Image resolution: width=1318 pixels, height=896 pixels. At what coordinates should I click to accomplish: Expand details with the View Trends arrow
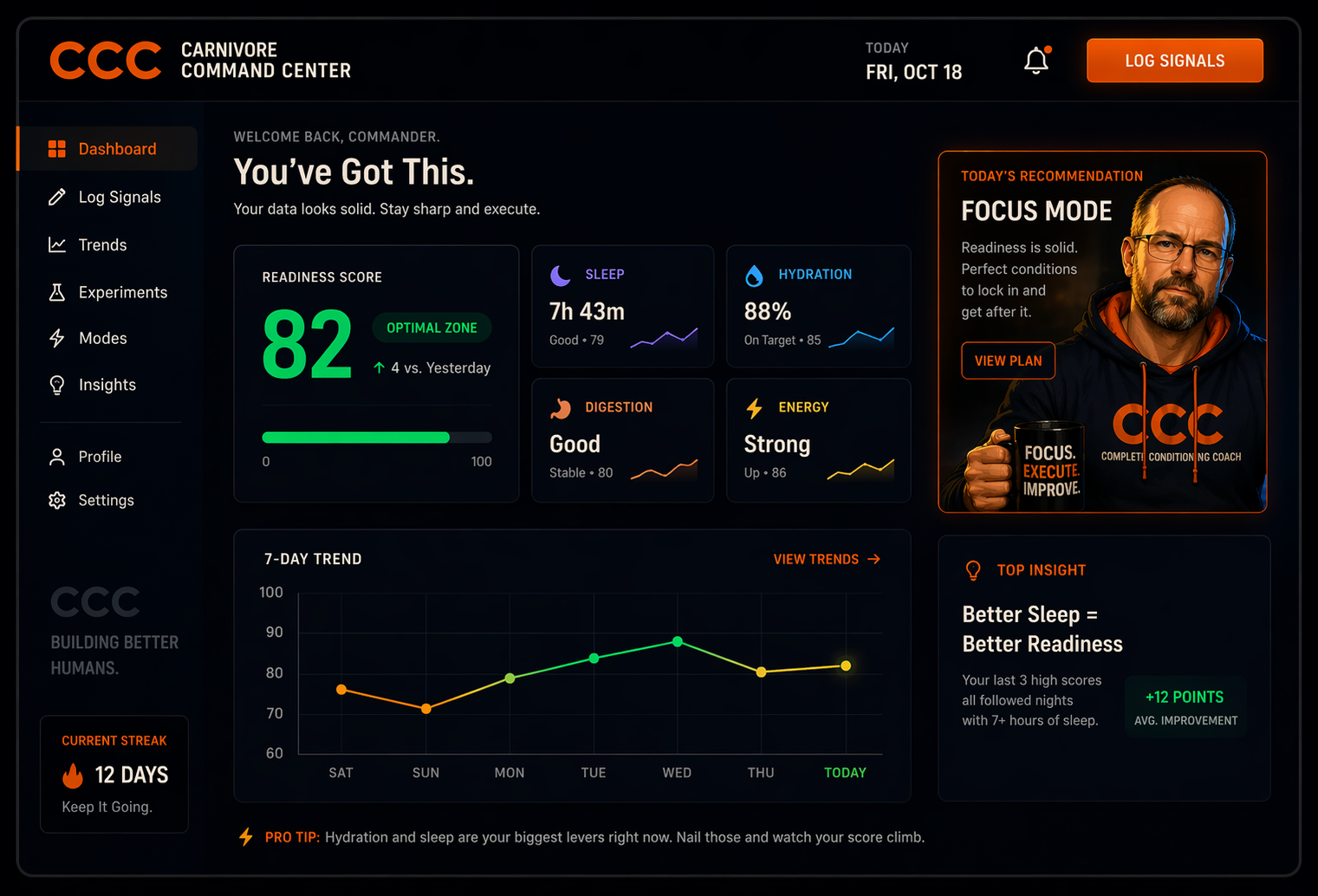873,559
